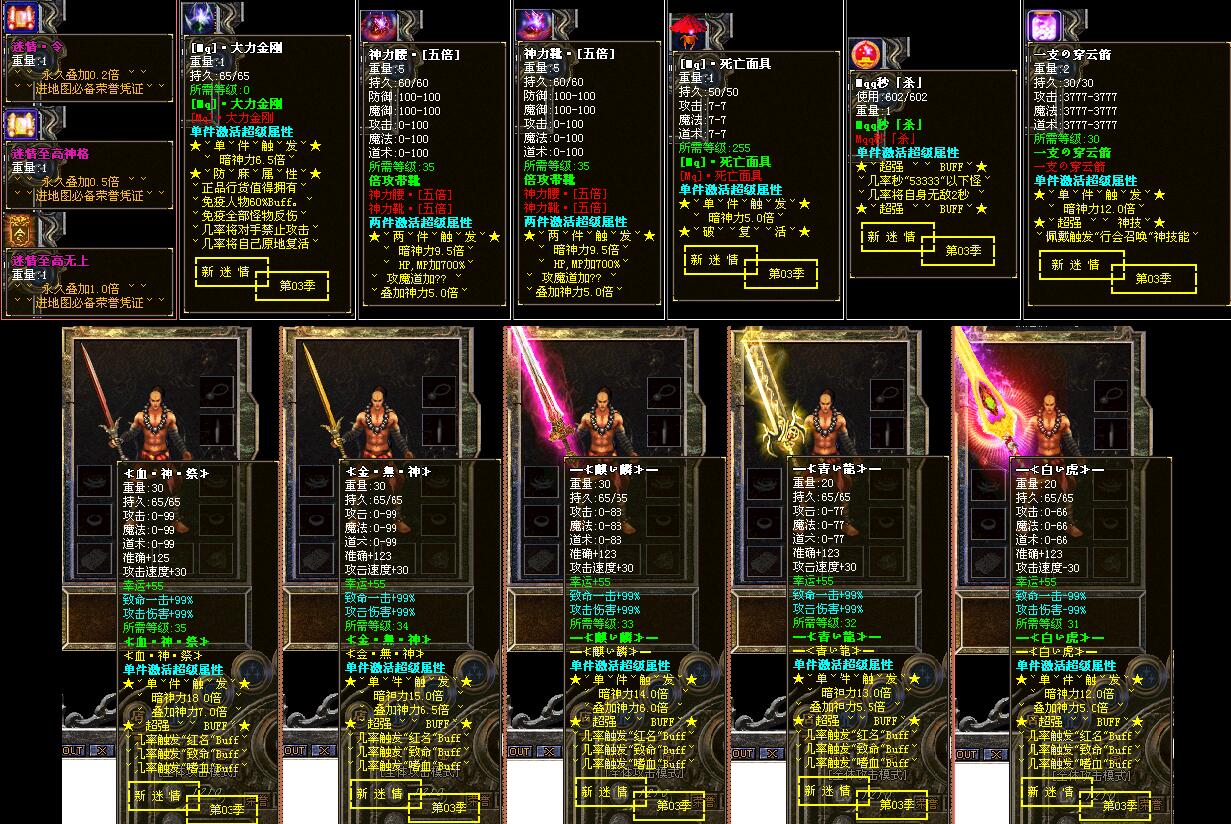The image size is (1231, 824).
Task: Select the 神力靴 boots item icon
Action: (x=533, y=27)
